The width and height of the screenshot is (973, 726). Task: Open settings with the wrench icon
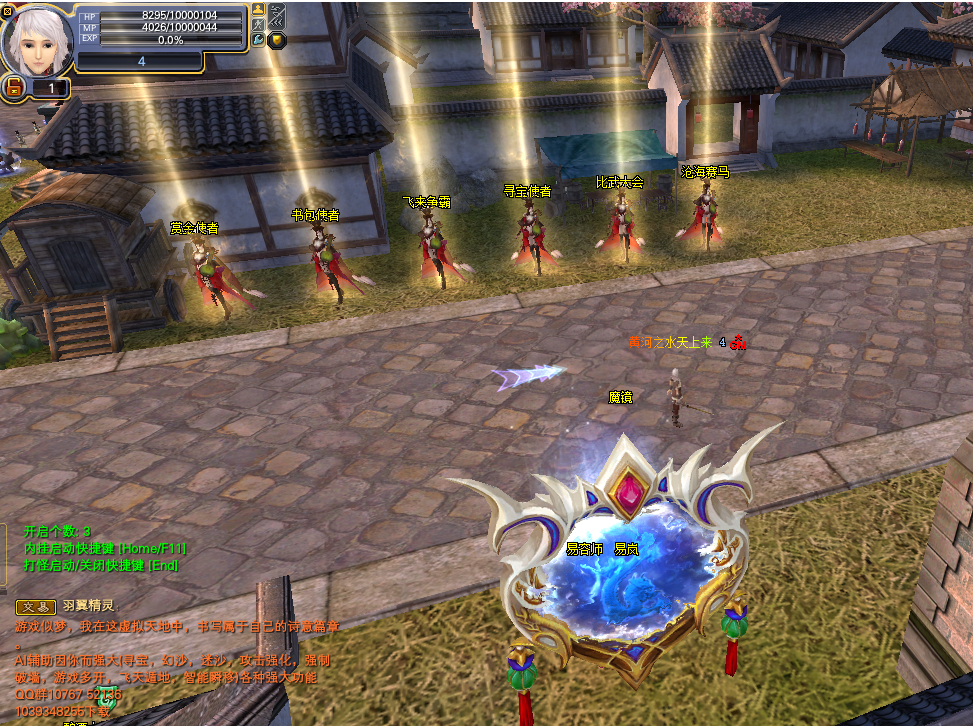coord(258,41)
